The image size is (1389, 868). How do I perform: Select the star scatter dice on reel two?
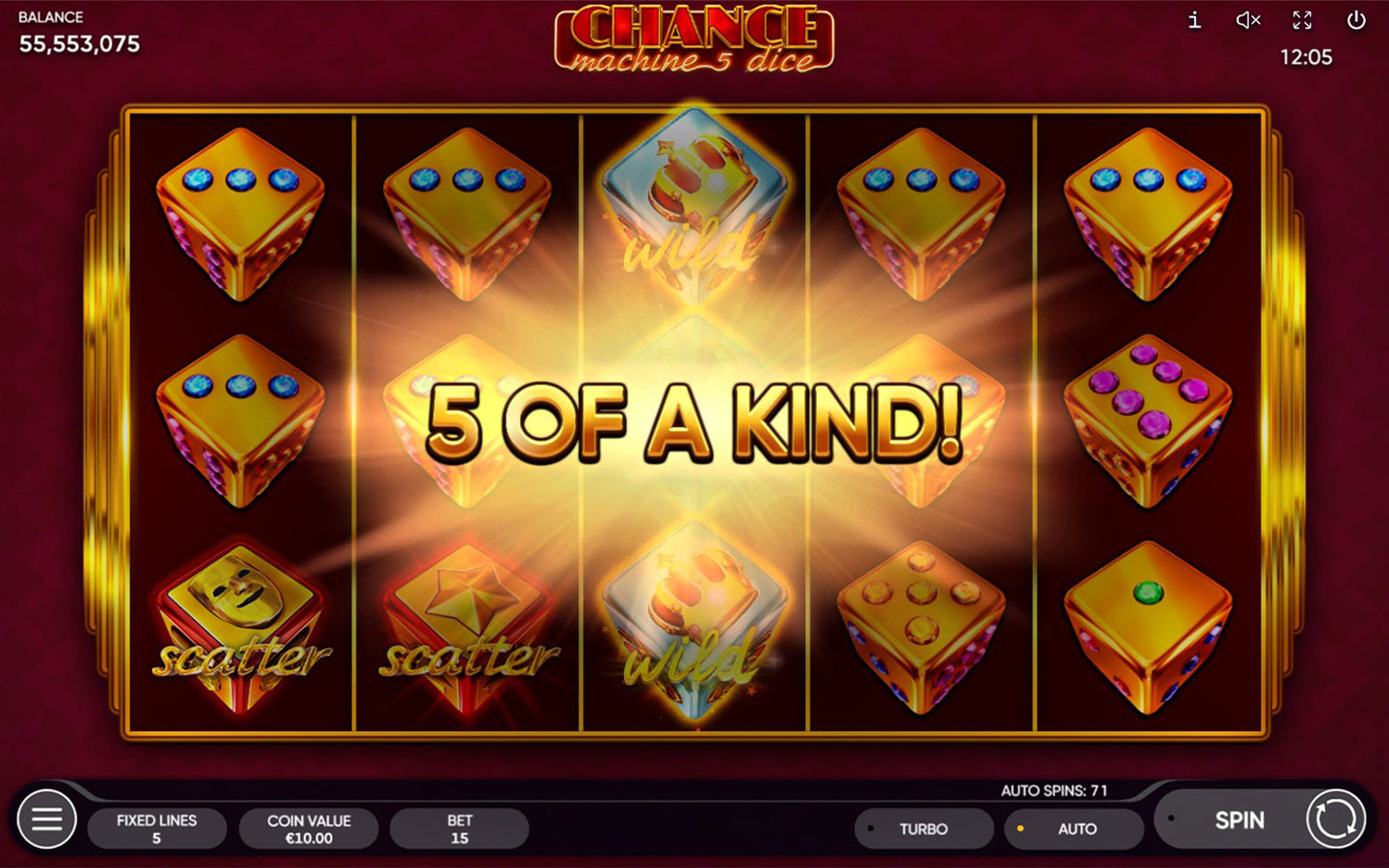pos(466,627)
